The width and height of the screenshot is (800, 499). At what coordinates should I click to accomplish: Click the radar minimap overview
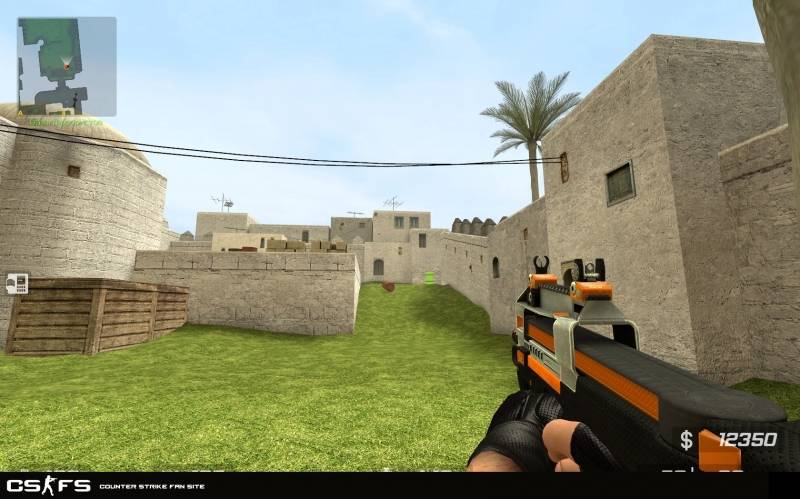pos(66,66)
